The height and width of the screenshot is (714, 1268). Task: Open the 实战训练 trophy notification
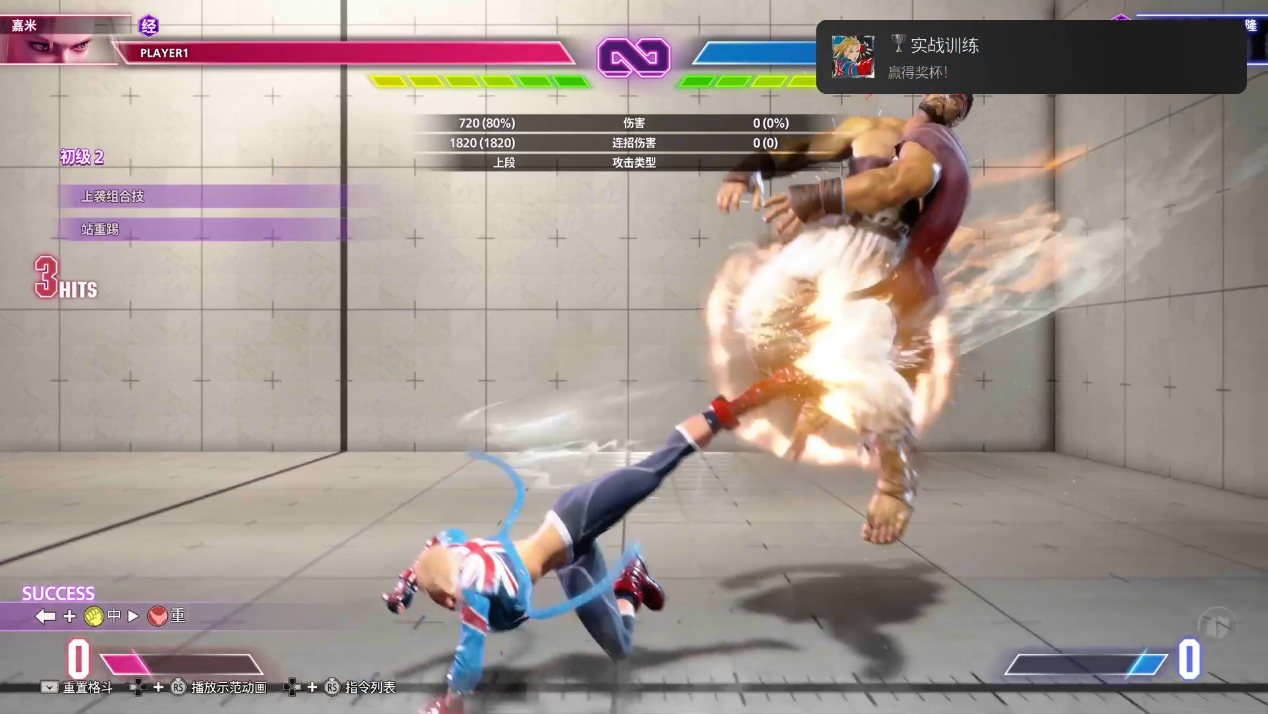pyautogui.click(x=1030, y=57)
